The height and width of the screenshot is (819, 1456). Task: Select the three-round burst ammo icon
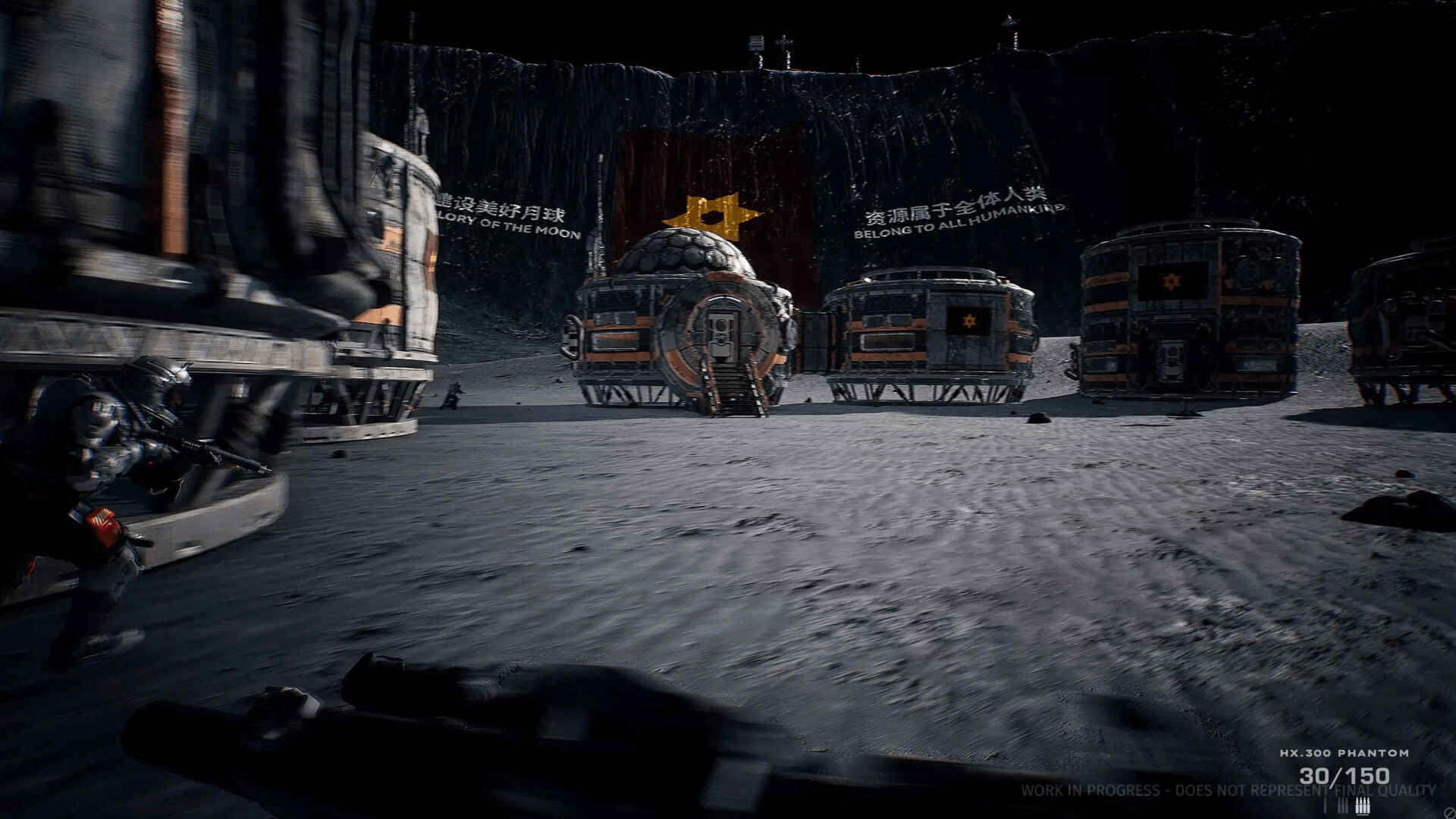(1342, 804)
